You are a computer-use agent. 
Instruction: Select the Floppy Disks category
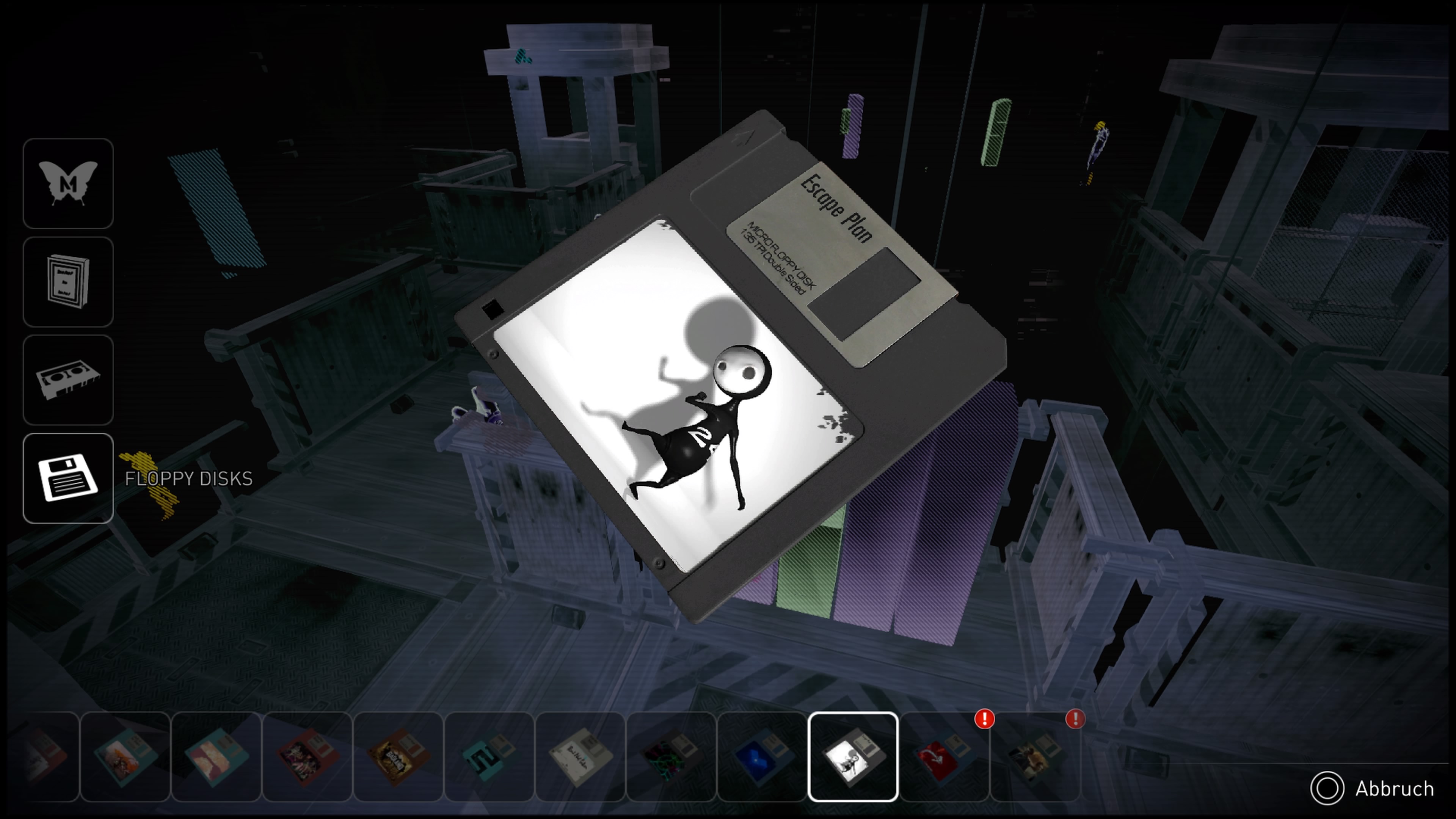point(68,478)
